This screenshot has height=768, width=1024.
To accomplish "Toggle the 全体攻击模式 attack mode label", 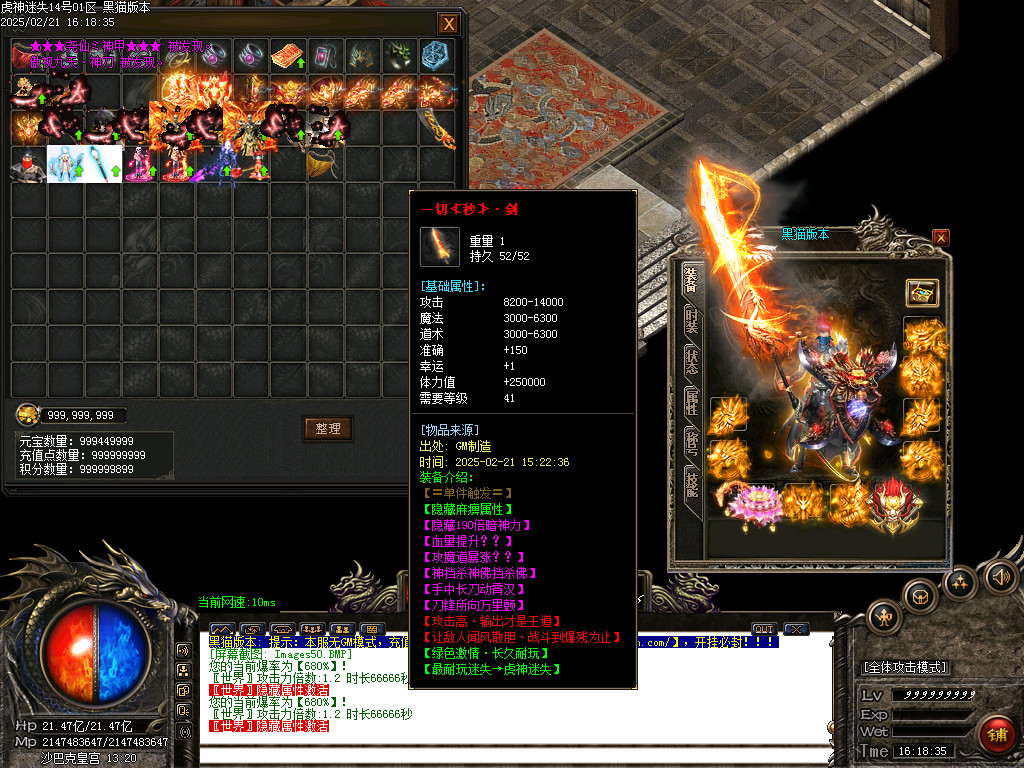I will pos(904,667).
